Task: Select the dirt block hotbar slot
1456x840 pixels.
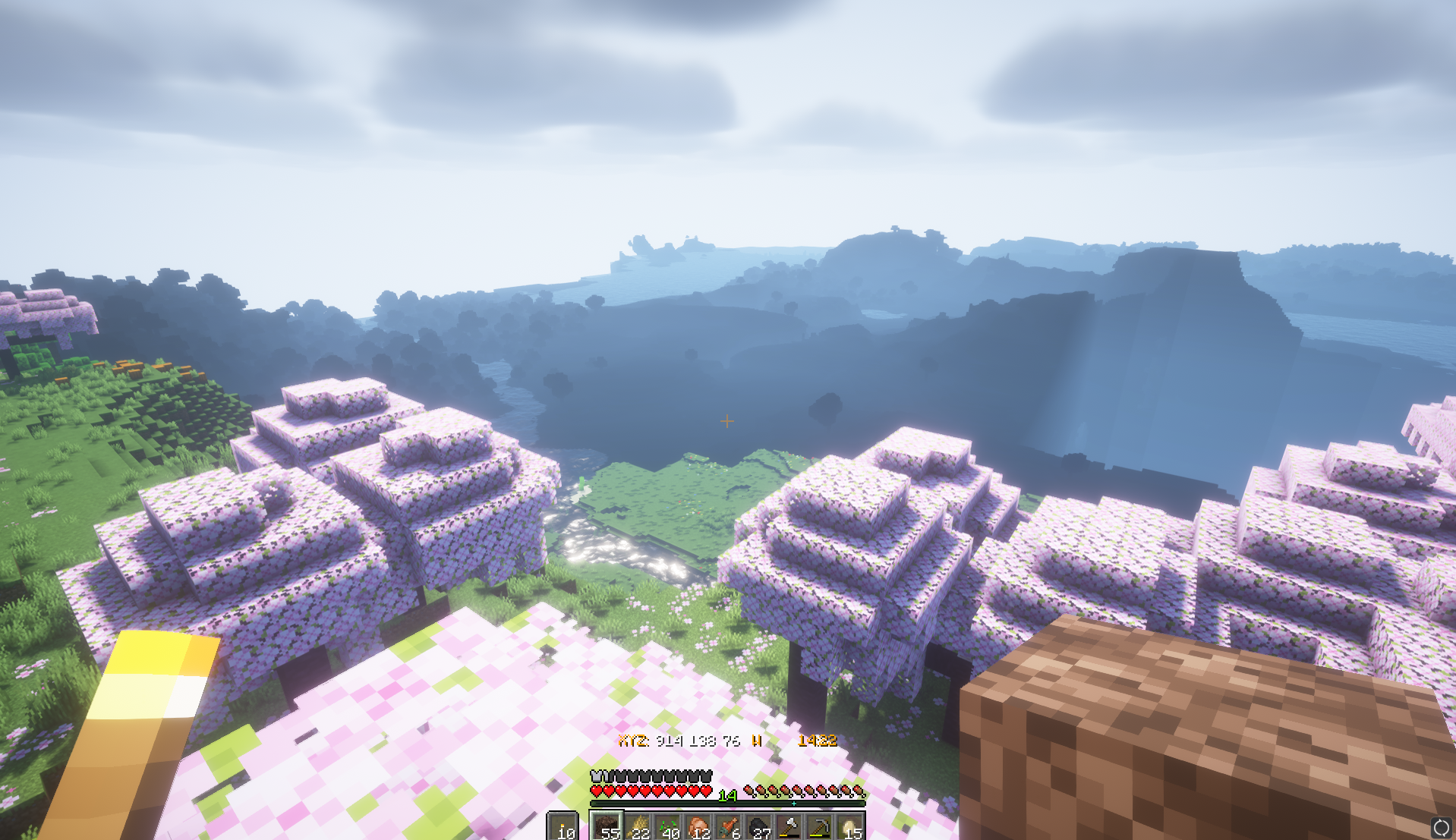Action: 607,827
